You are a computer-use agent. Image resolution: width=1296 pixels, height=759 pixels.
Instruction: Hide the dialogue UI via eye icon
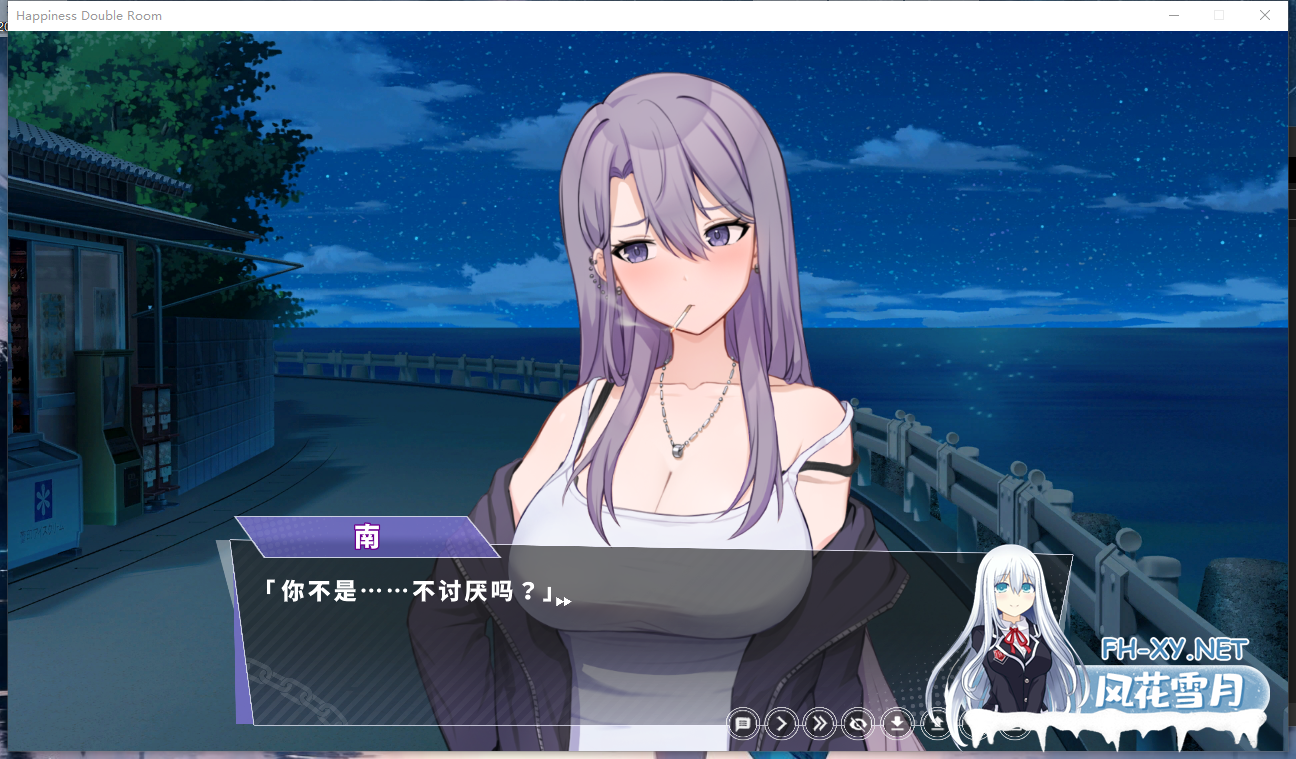pos(858,723)
